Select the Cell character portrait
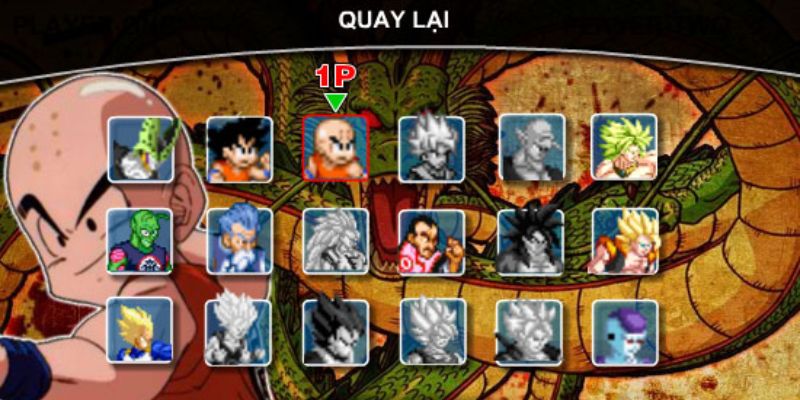800x400 pixels. pyautogui.click(x=140, y=148)
